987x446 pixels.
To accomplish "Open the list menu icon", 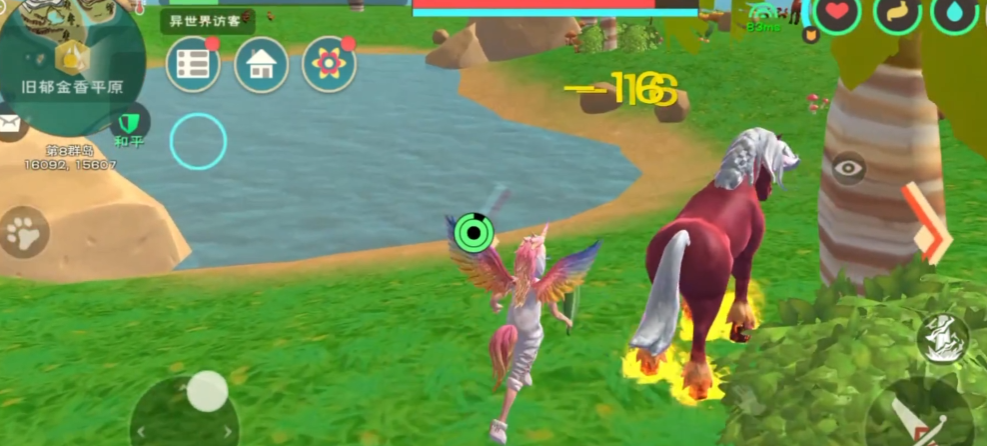I will (x=192, y=65).
